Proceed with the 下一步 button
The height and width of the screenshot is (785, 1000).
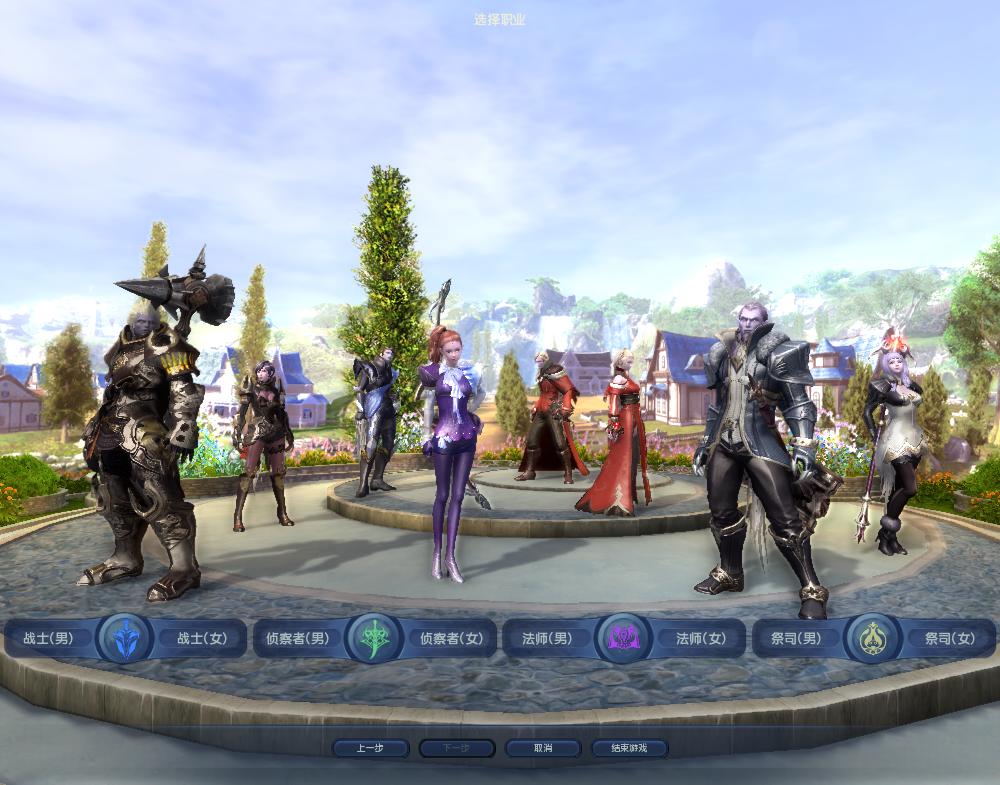[x=457, y=748]
